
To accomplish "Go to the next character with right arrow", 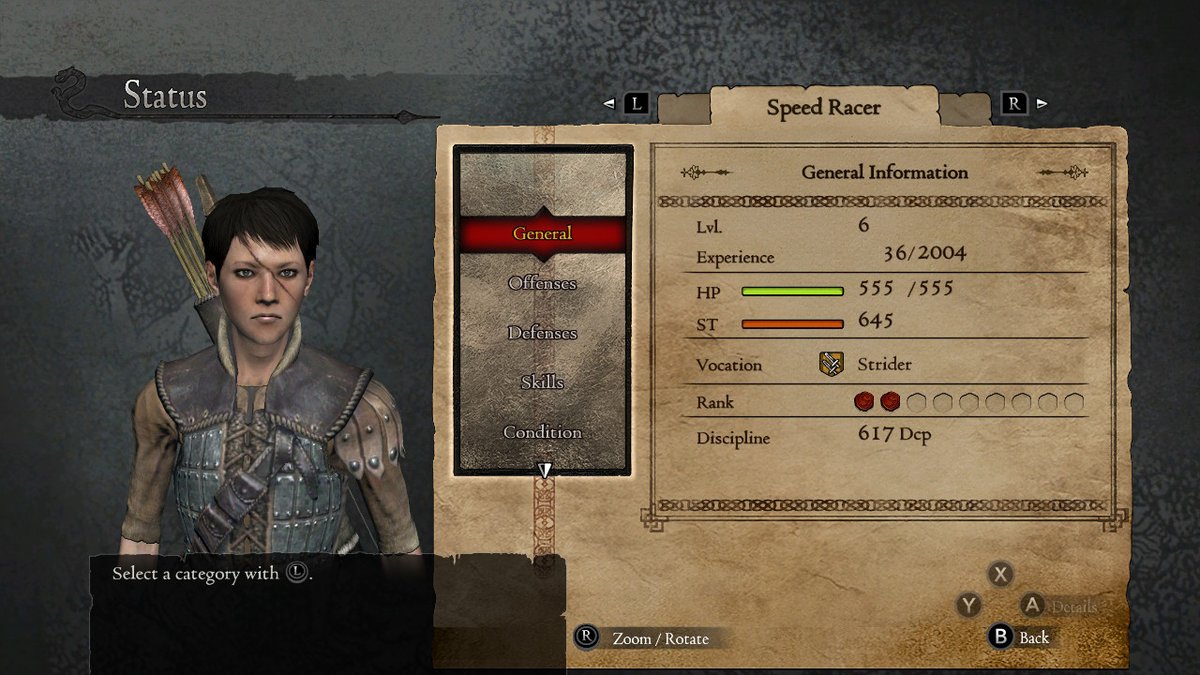I will pyautogui.click(x=1042, y=103).
